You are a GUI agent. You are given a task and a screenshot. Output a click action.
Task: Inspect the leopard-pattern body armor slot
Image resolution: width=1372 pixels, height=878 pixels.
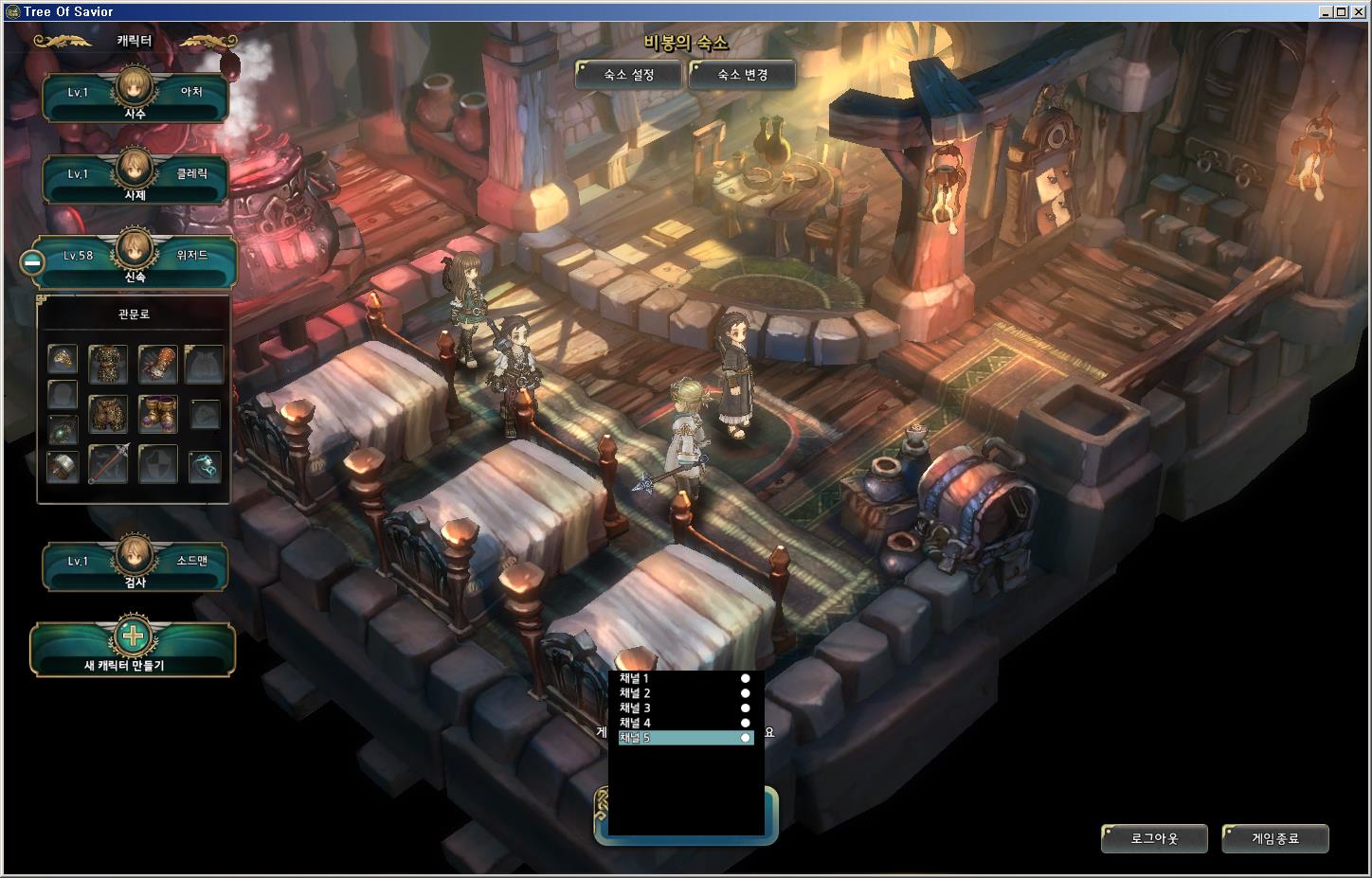click(x=108, y=363)
